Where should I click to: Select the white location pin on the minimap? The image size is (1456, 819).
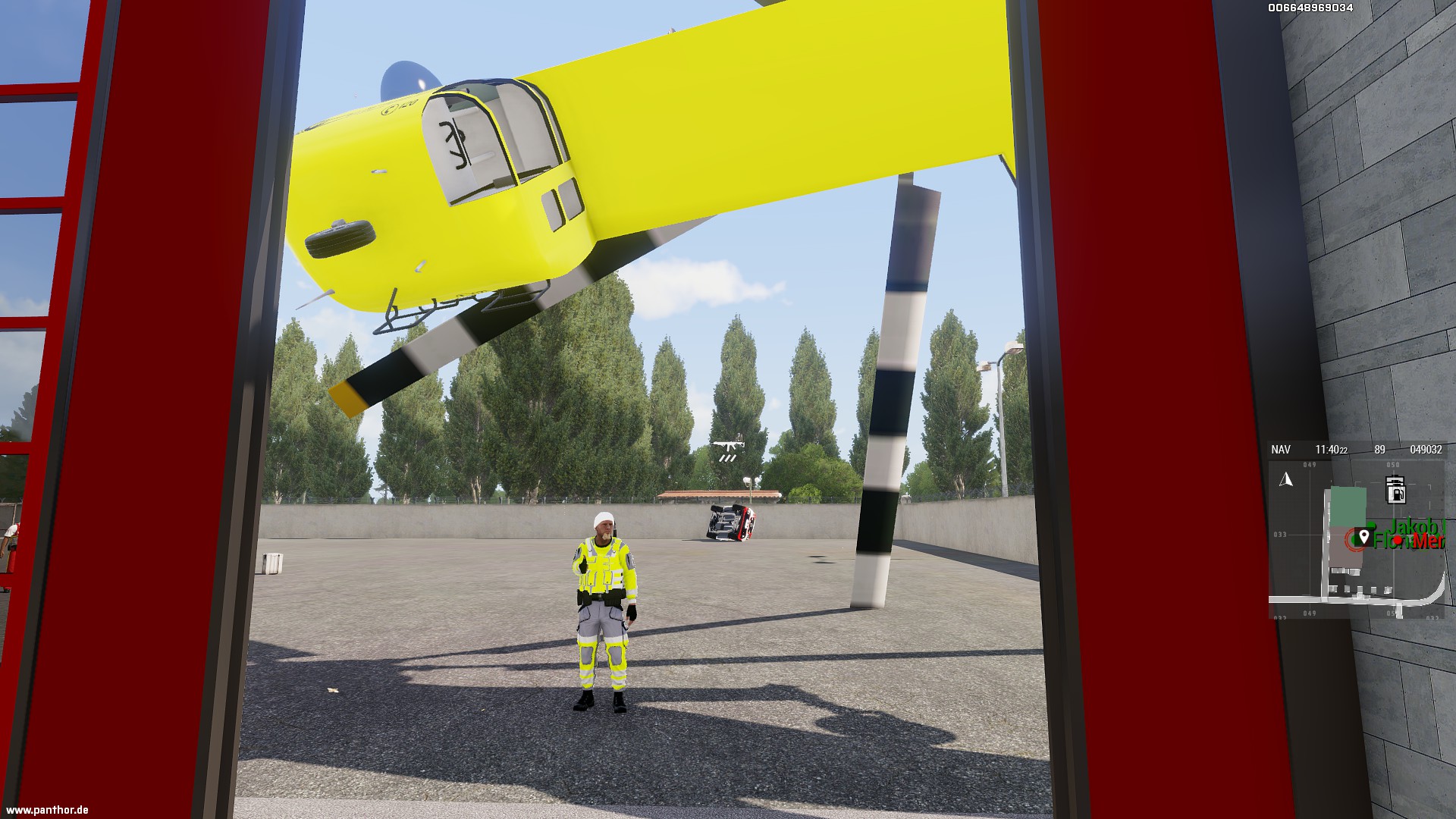click(x=1363, y=538)
